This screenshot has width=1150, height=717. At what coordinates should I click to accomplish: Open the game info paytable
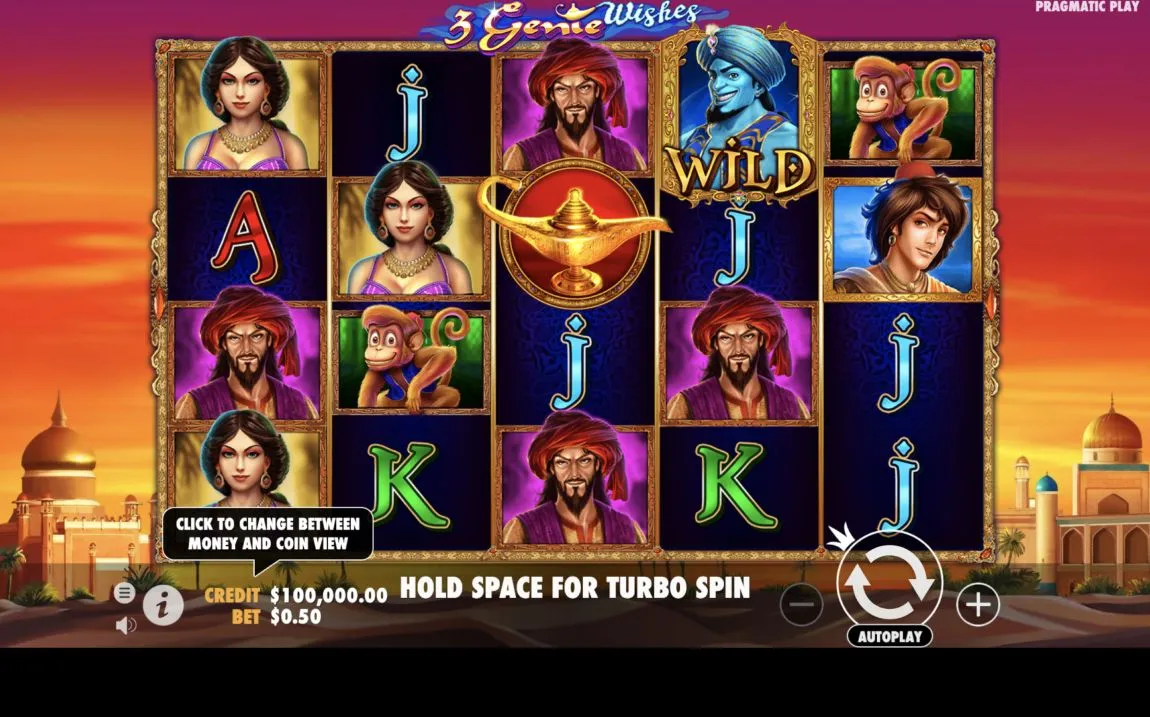pyautogui.click(x=162, y=604)
